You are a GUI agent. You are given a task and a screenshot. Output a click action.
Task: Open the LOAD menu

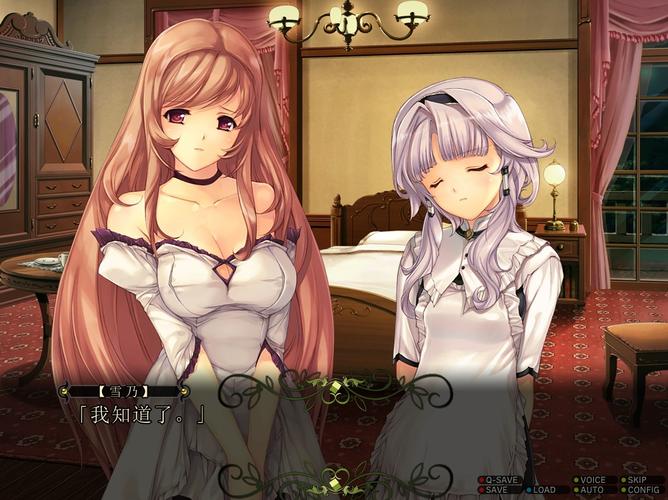pyautogui.click(x=543, y=490)
